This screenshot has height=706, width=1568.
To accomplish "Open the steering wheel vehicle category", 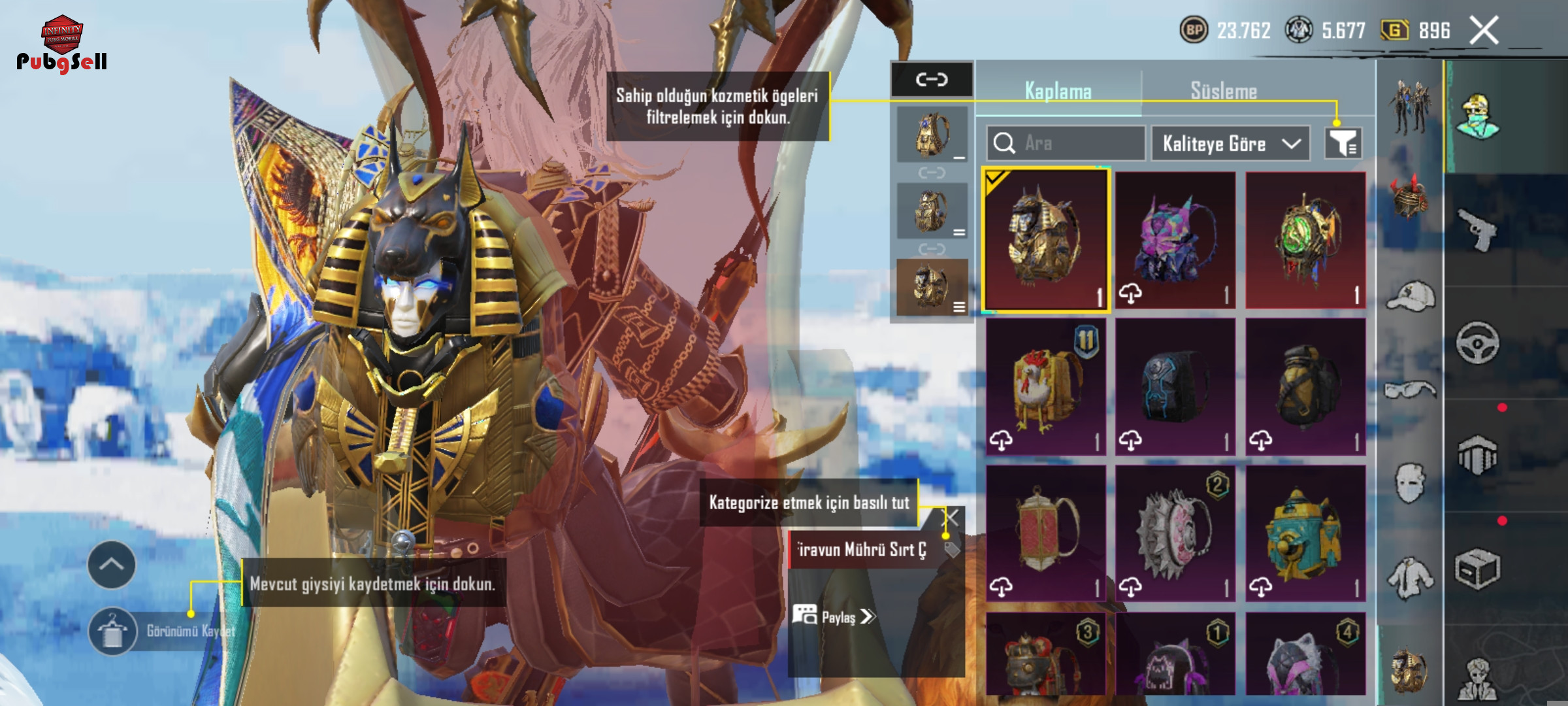I will click(1478, 343).
